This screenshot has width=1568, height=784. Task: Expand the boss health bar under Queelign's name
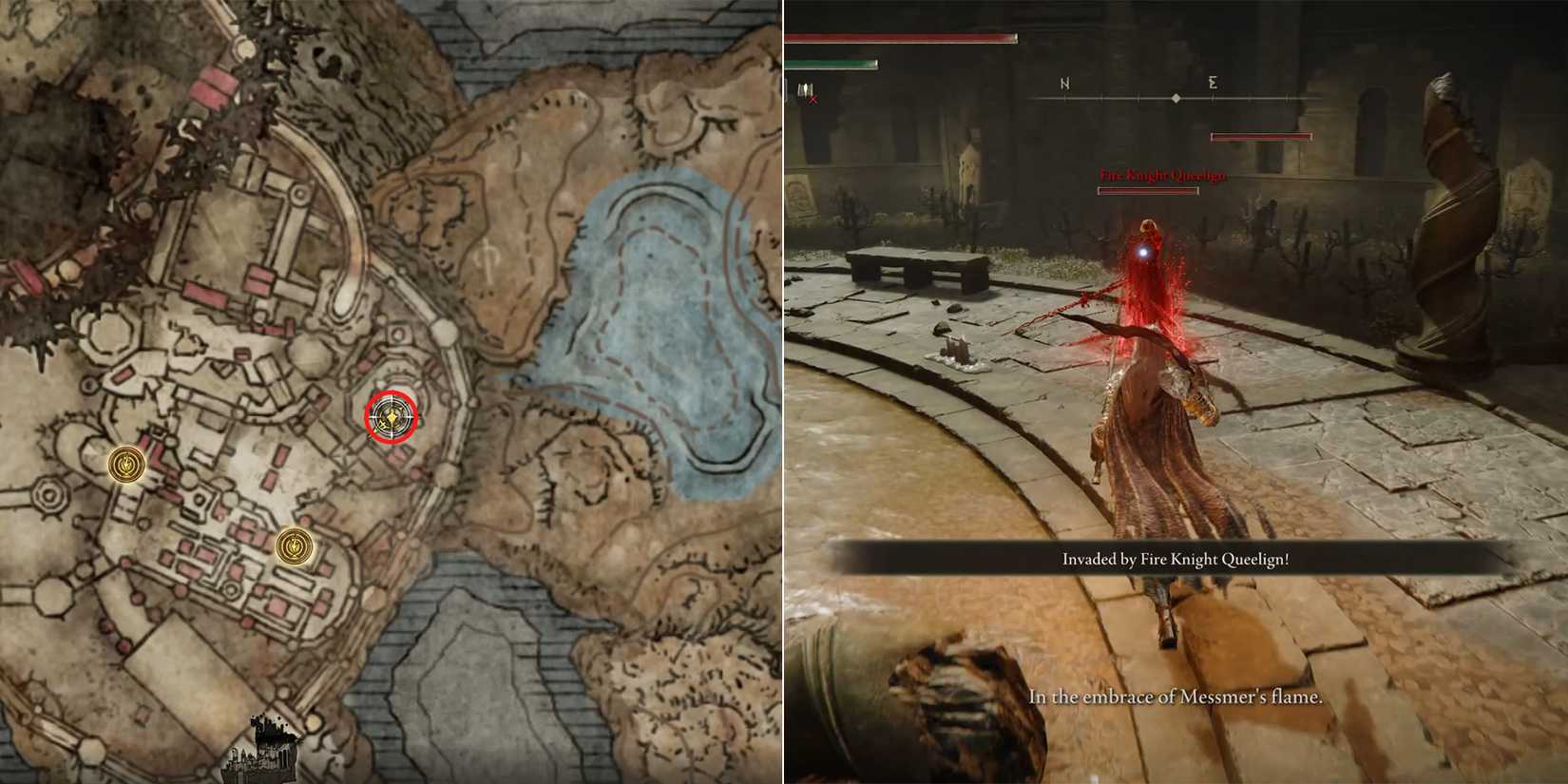pyautogui.click(x=1148, y=190)
